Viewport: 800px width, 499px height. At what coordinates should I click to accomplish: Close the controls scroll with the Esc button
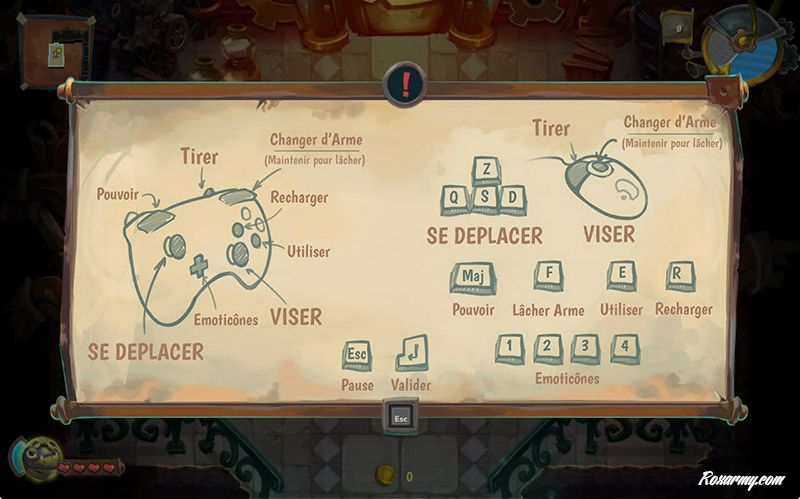[x=401, y=416]
